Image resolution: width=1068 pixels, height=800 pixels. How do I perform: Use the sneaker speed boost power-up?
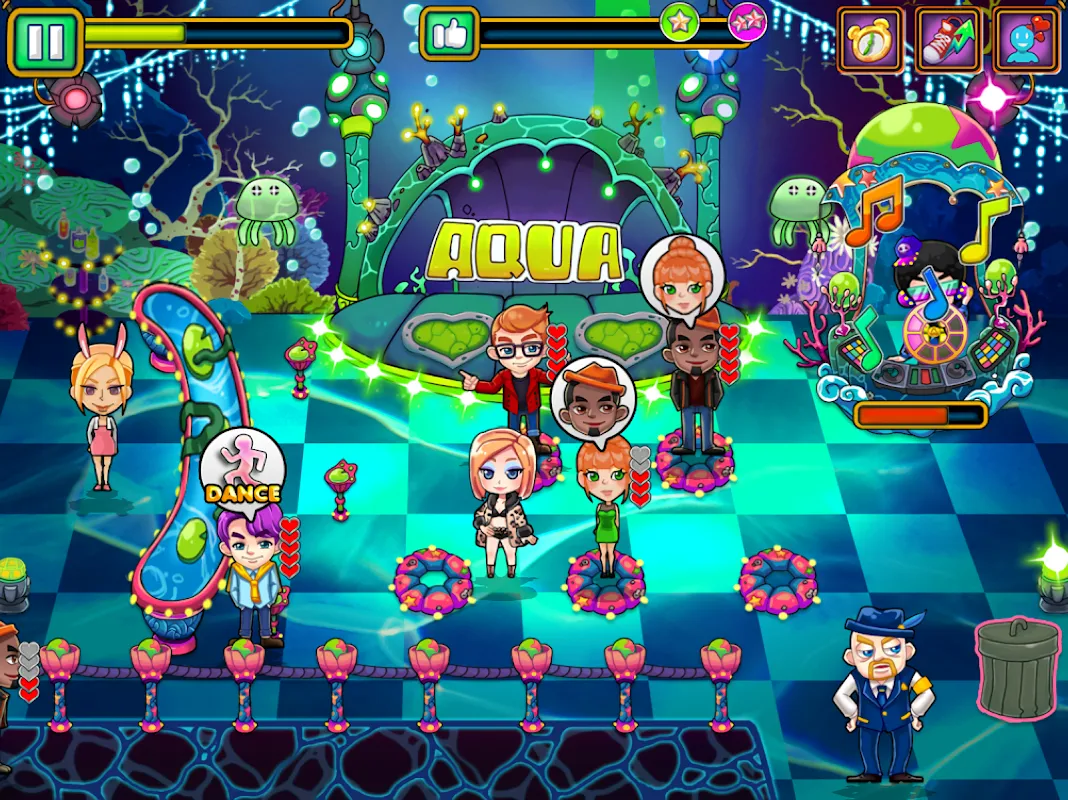click(948, 41)
